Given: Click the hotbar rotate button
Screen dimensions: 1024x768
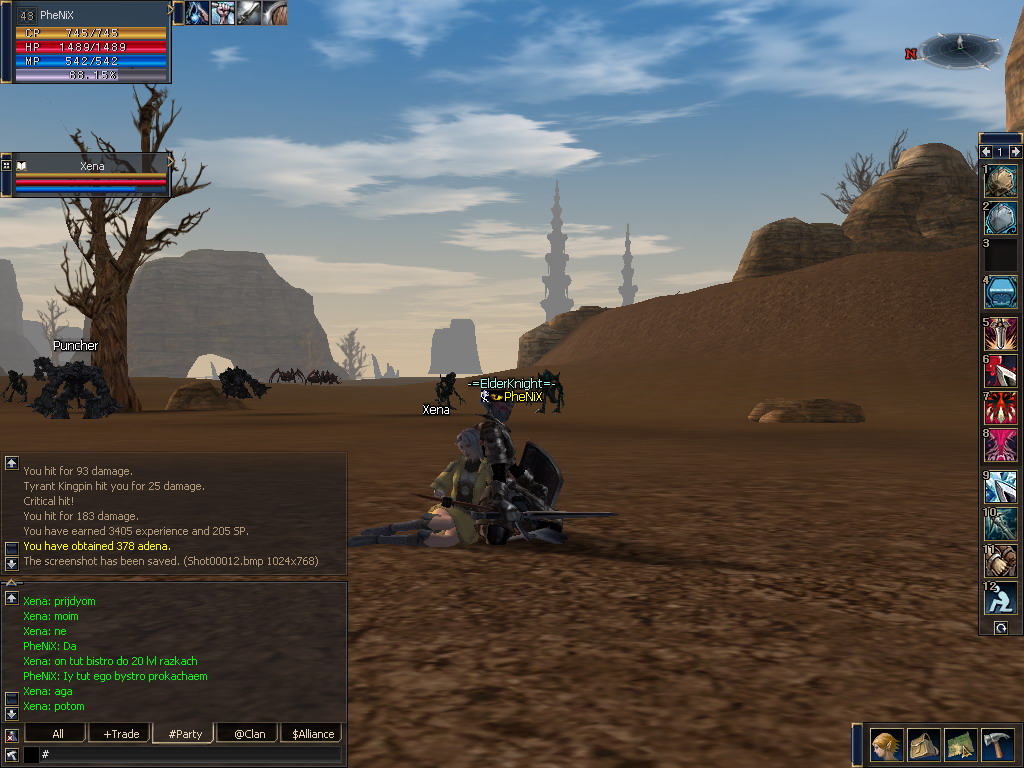Looking at the screenshot, I should [x=1001, y=627].
